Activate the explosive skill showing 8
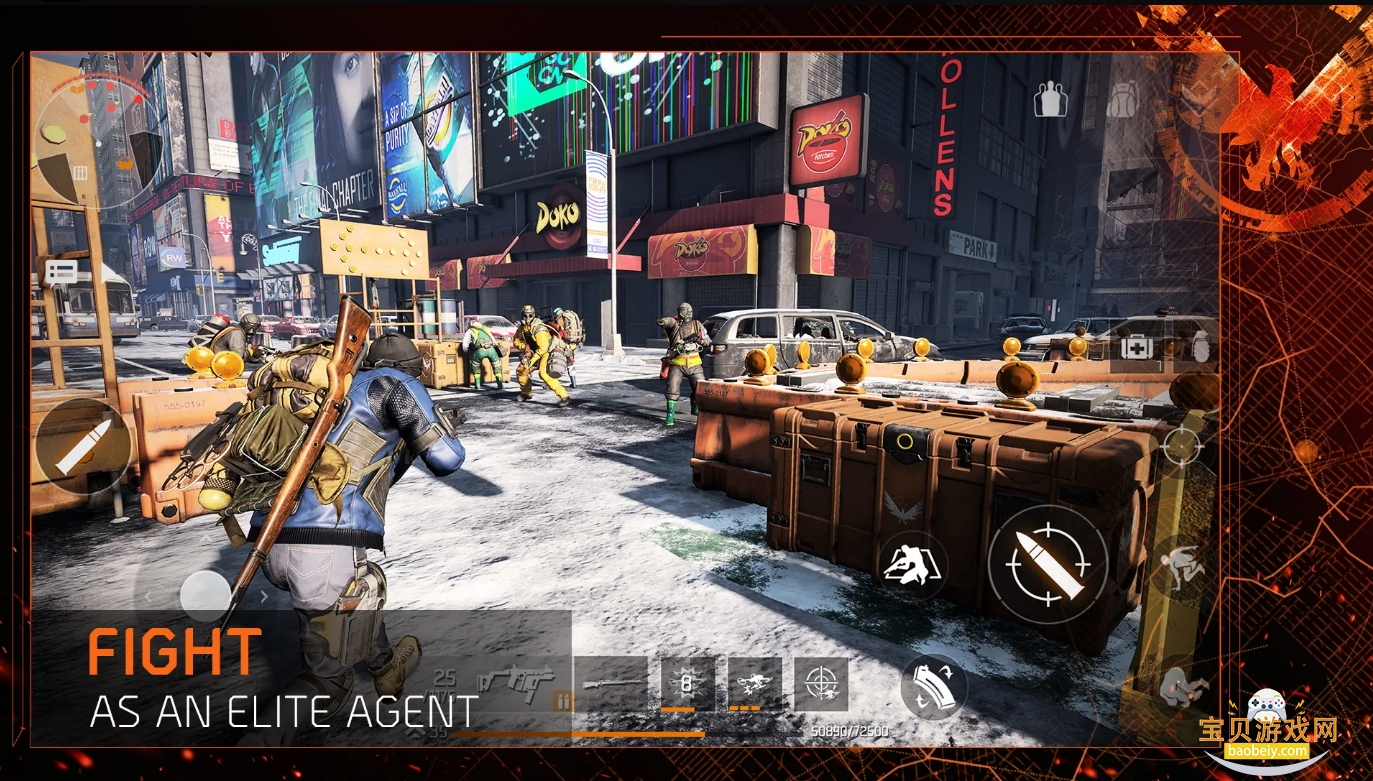This screenshot has width=1373, height=781. click(688, 684)
